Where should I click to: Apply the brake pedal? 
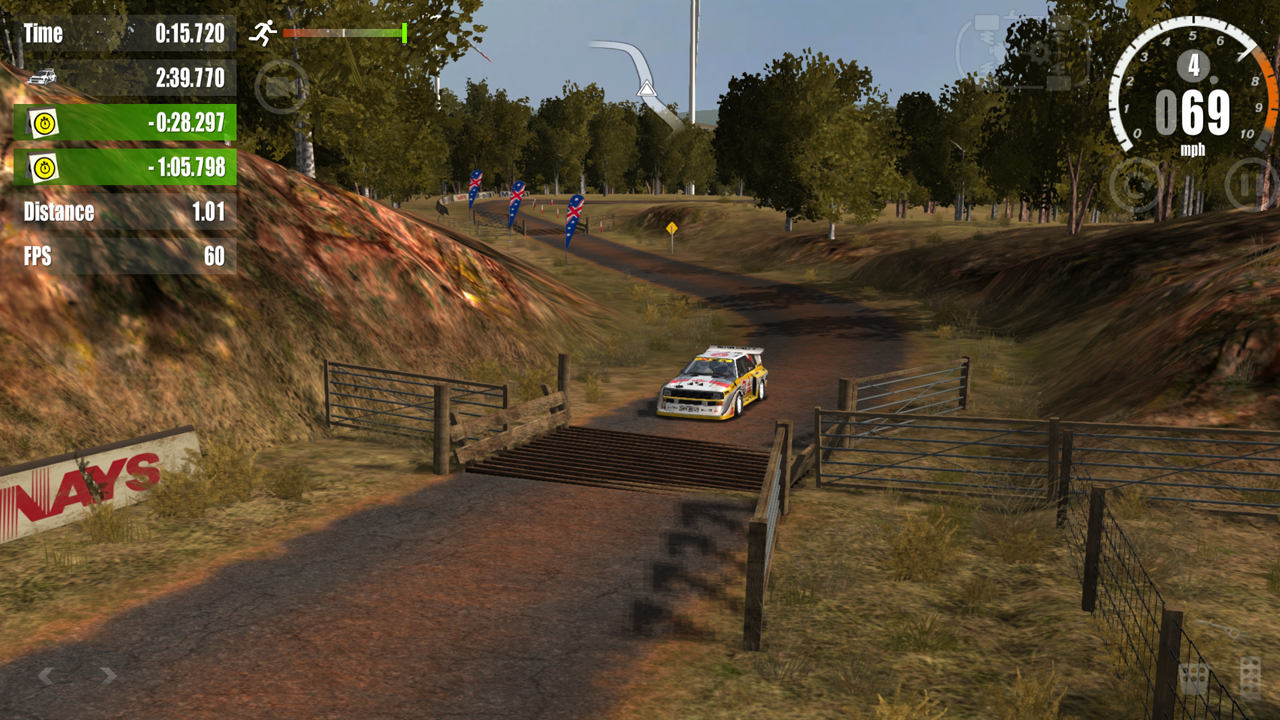(x=1193, y=679)
